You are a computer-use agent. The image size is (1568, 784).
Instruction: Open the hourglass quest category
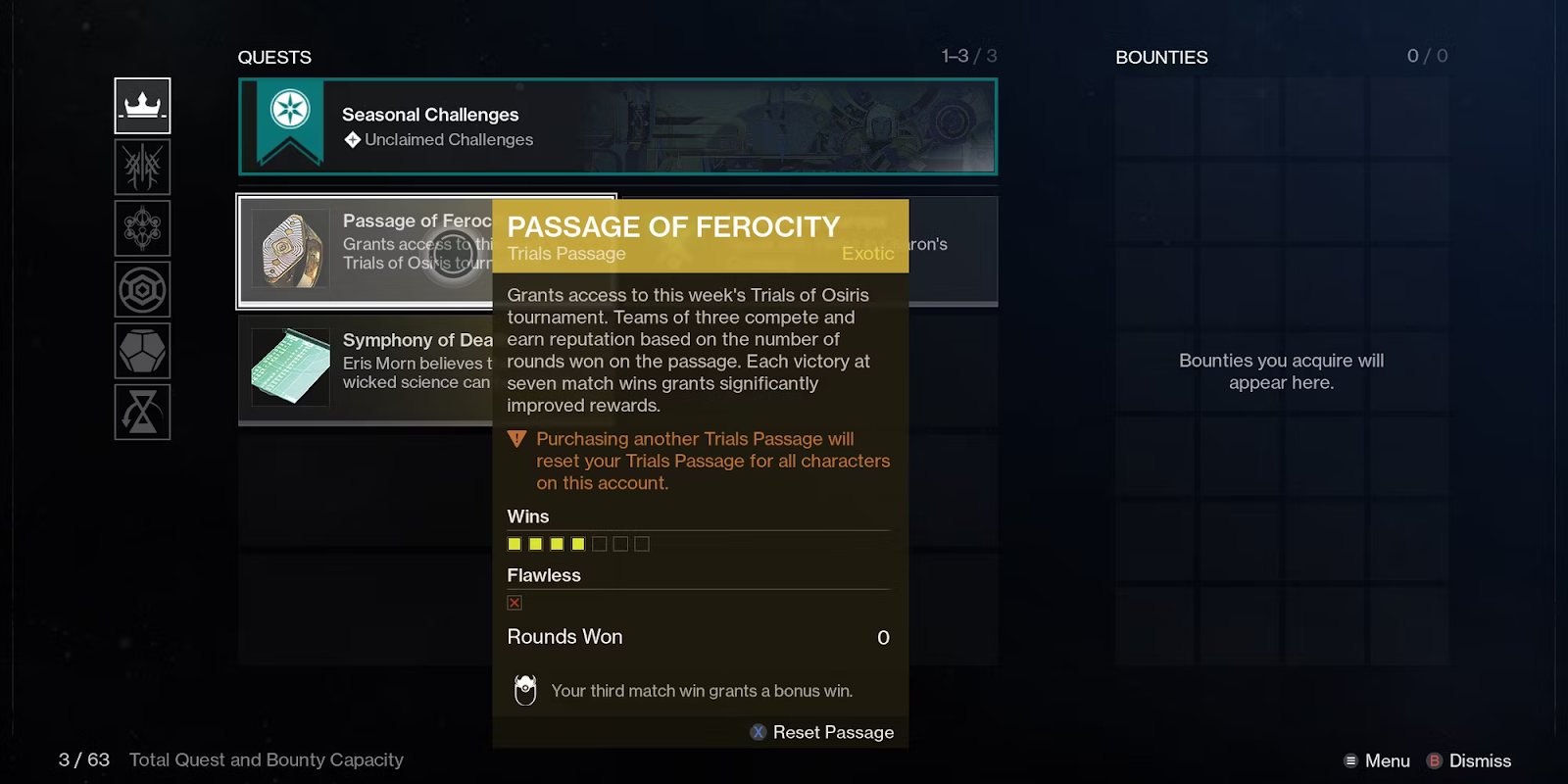pyautogui.click(x=142, y=412)
